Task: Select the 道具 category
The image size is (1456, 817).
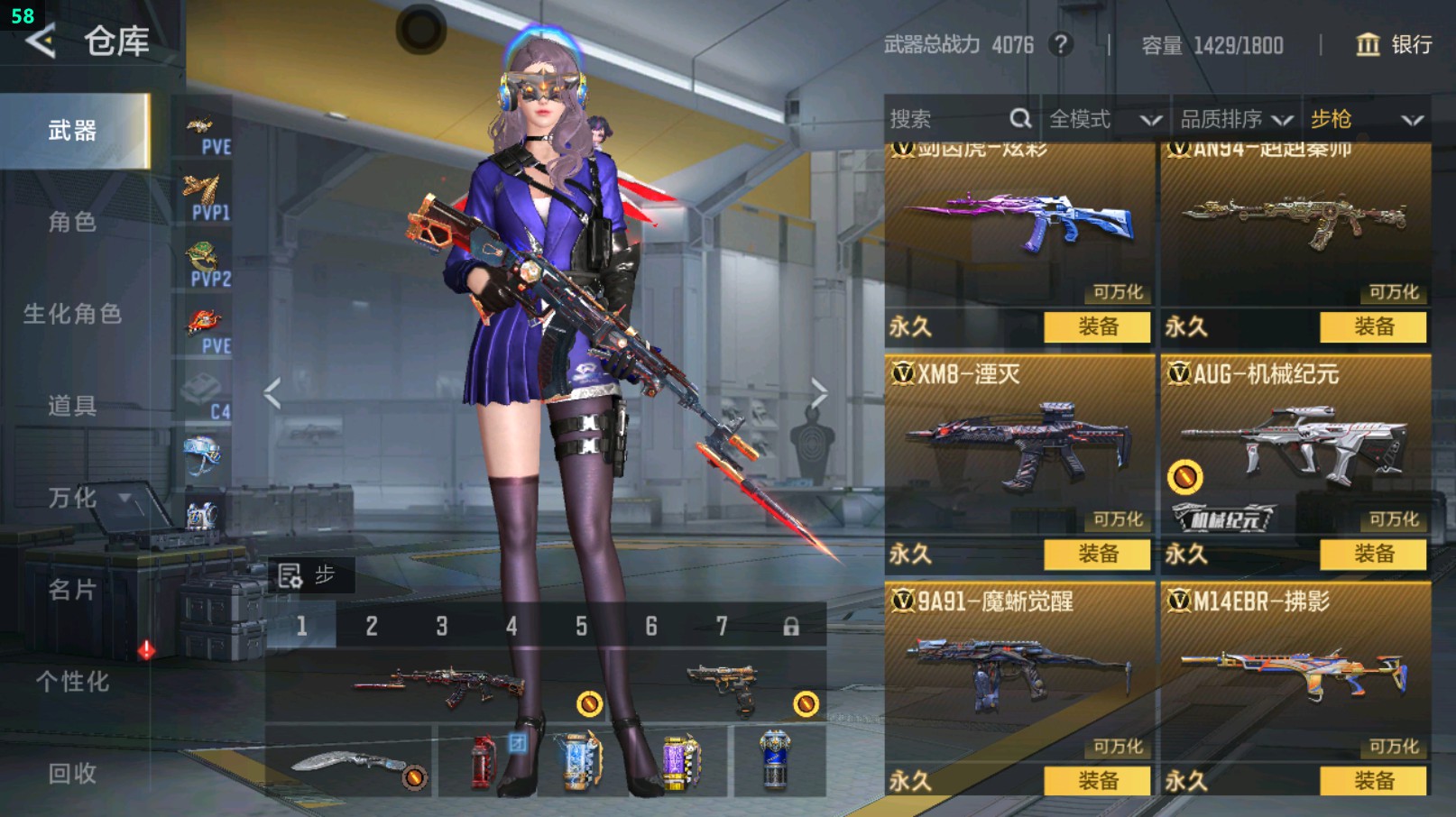Action: coord(72,406)
